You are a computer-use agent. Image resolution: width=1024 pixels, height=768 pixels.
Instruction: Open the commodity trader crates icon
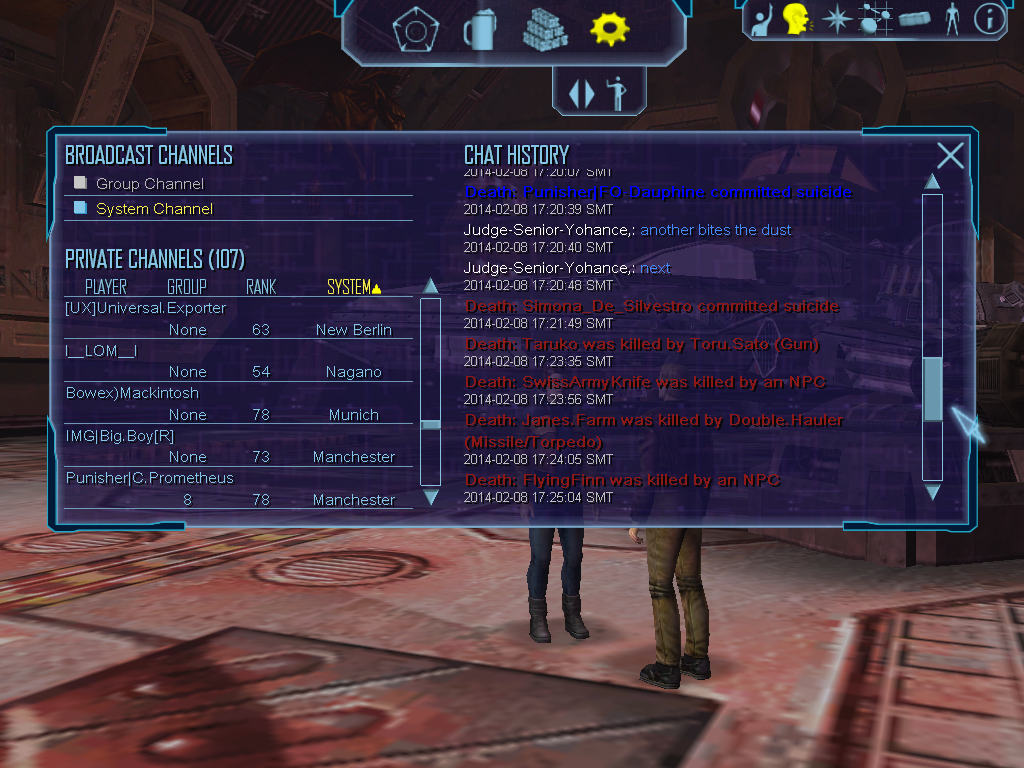pyautogui.click(x=545, y=30)
